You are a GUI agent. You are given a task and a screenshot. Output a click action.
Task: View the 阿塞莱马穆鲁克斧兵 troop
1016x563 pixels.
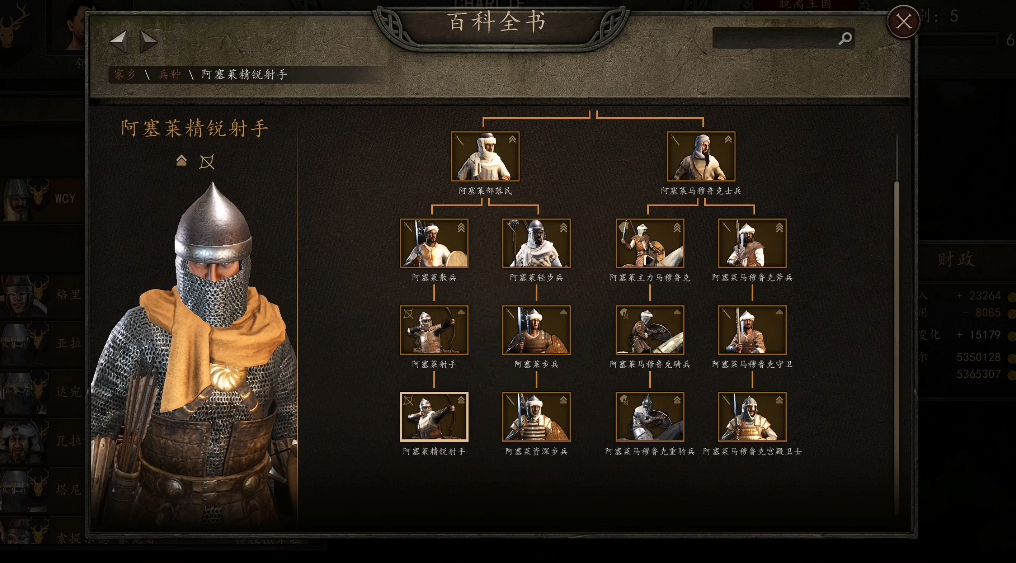pos(752,244)
